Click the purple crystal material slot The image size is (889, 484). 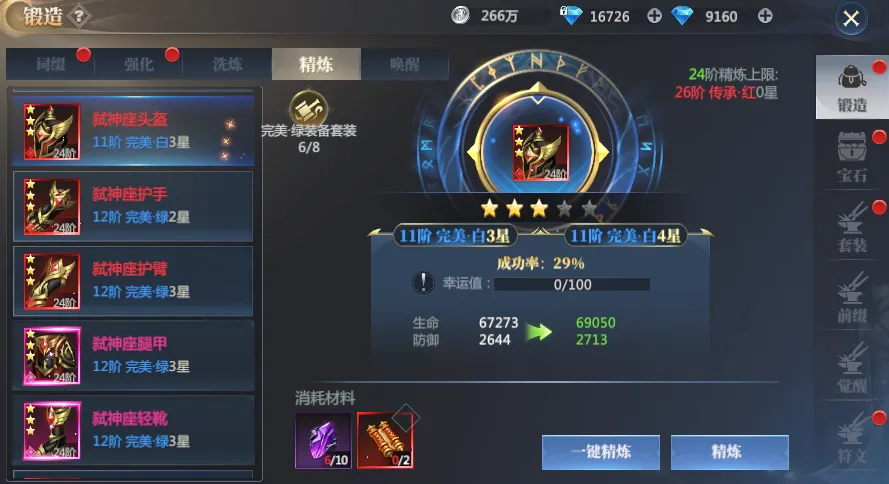[x=322, y=440]
